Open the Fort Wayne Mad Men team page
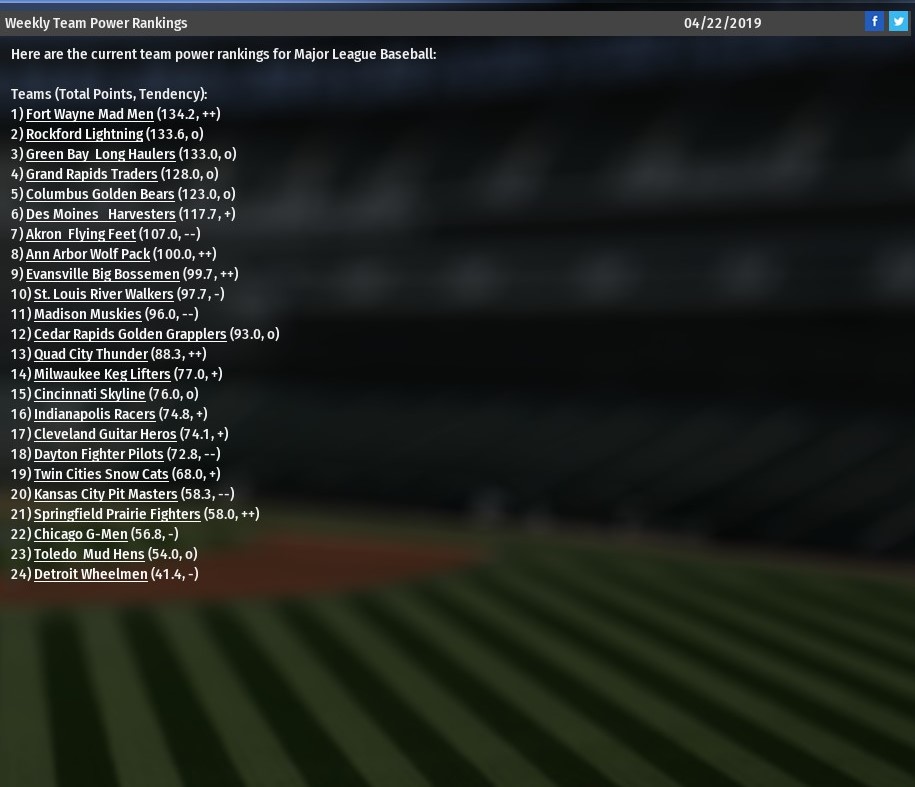This screenshot has height=787, width=915. point(90,114)
